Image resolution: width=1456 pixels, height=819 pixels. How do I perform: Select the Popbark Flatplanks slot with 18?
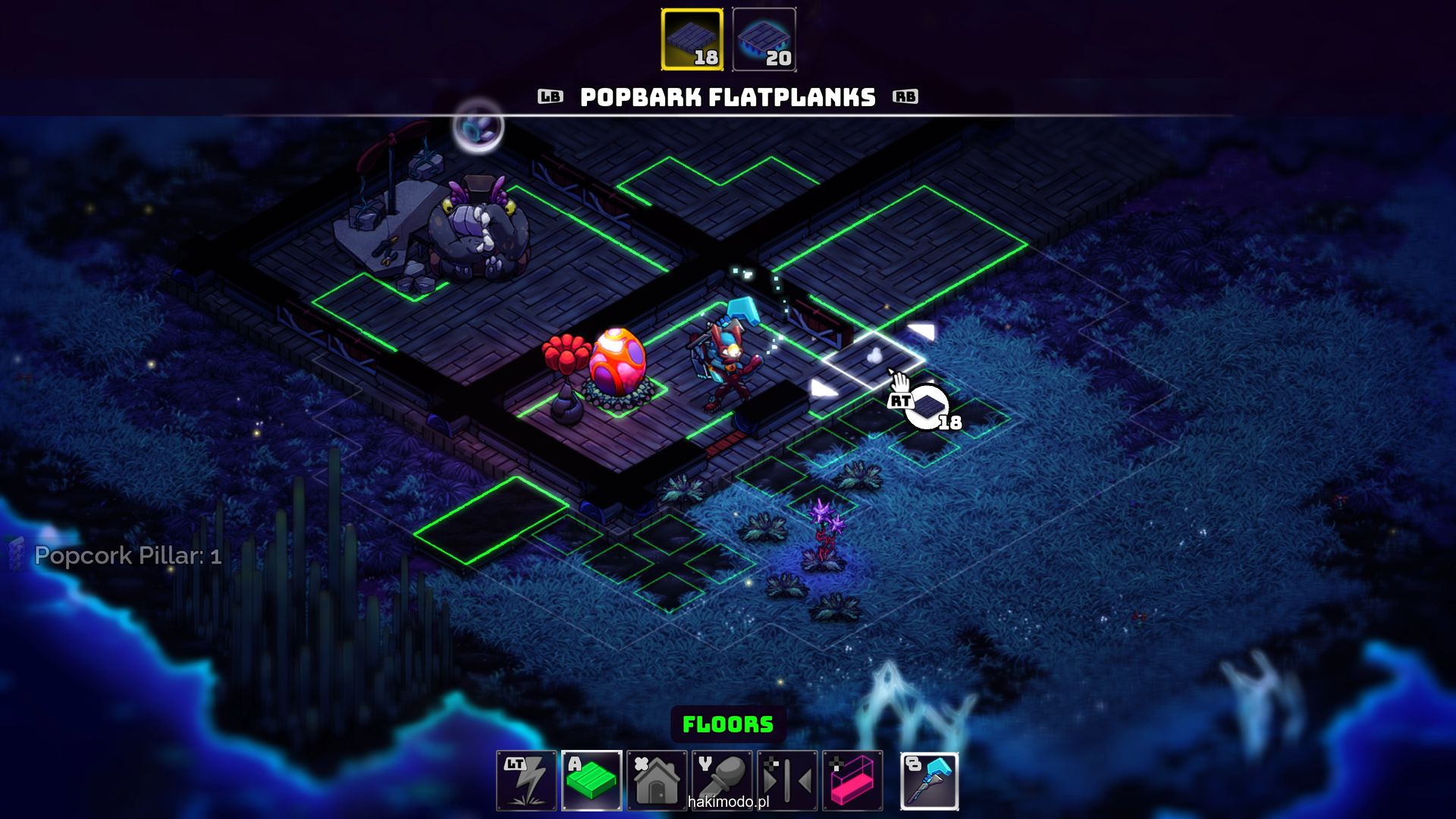(x=692, y=40)
